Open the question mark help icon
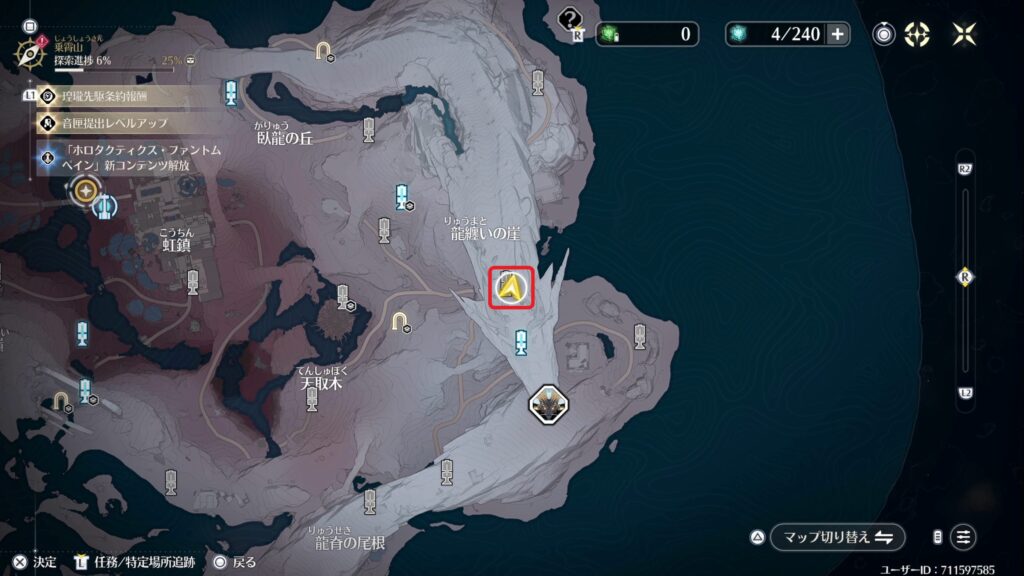The height and width of the screenshot is (576, 1024). [570, 19]
